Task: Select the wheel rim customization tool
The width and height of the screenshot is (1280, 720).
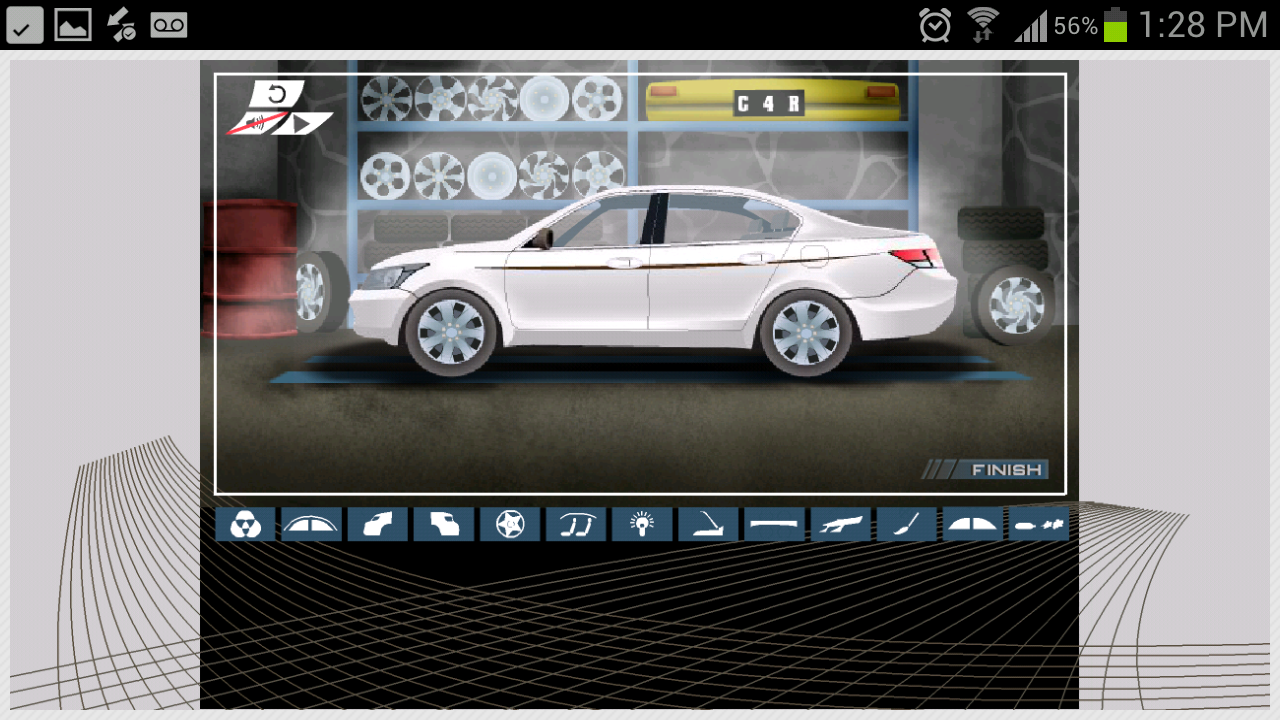Action: coord(509,523)
